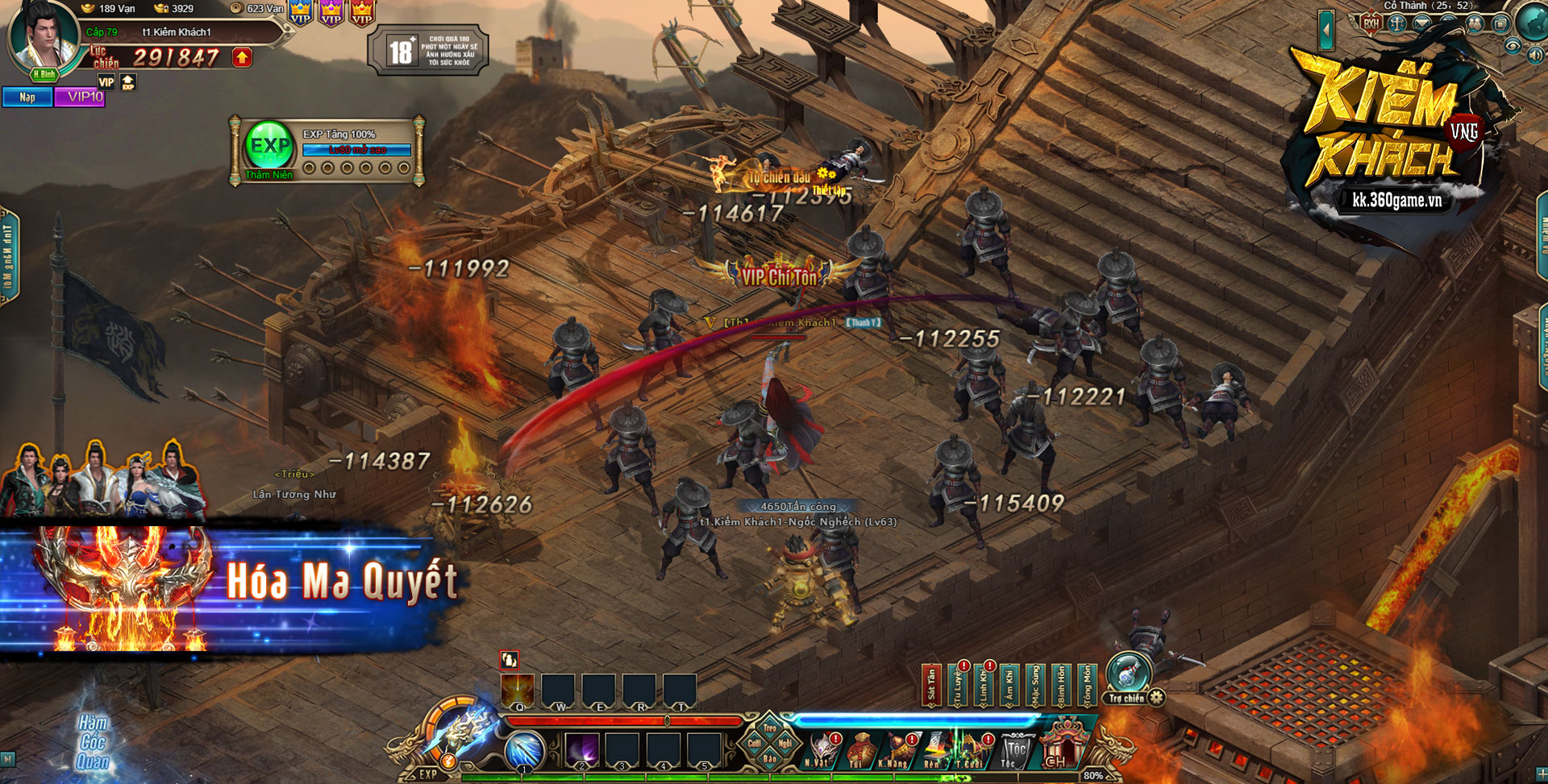This screenshot has height=784, width=1548.
Task: Open the K.Năng skills menu
Action: click(x=893, y=750)
